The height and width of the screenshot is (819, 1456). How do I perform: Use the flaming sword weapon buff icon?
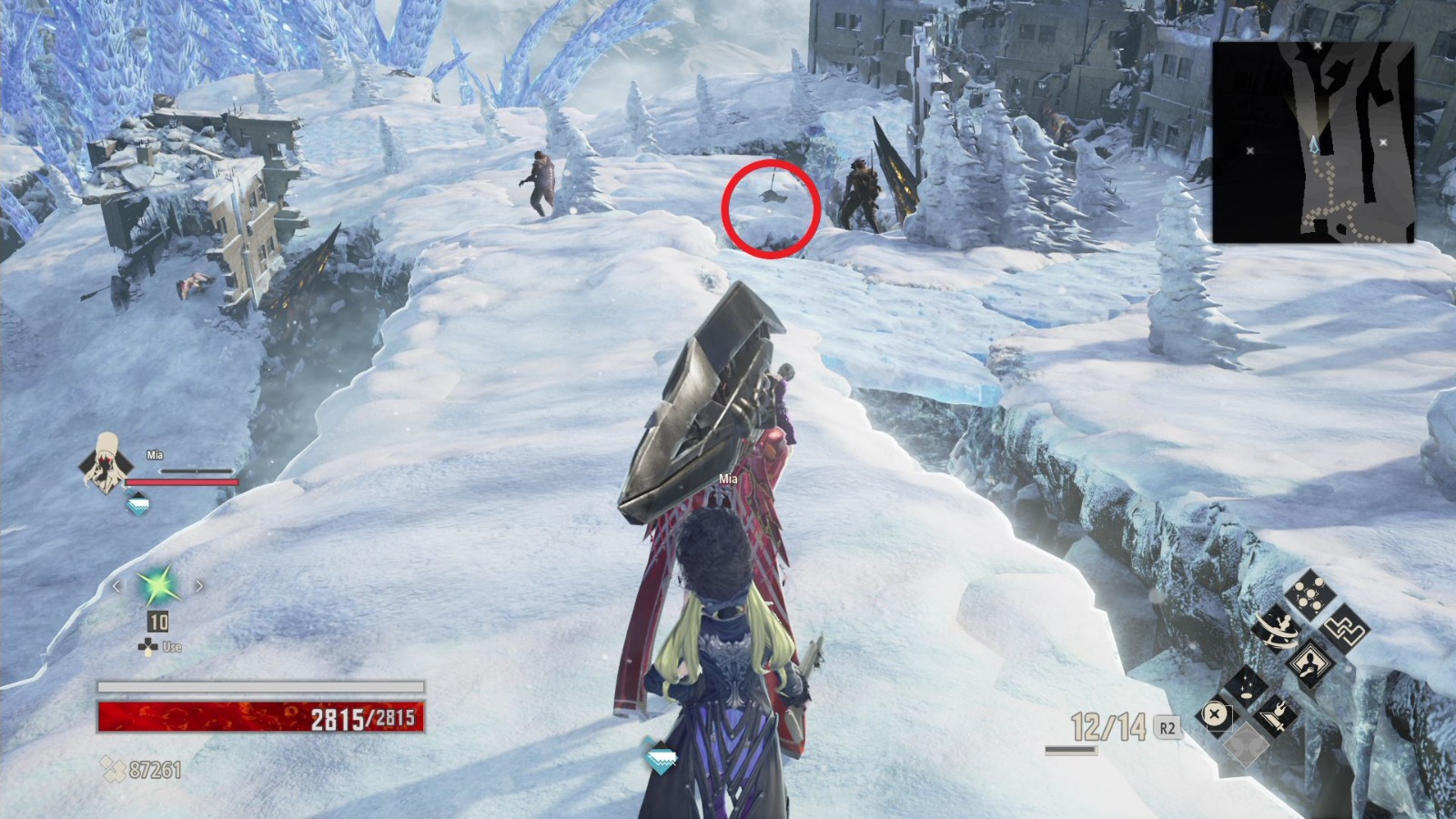pyautogui.click(x=1278, y=714)
